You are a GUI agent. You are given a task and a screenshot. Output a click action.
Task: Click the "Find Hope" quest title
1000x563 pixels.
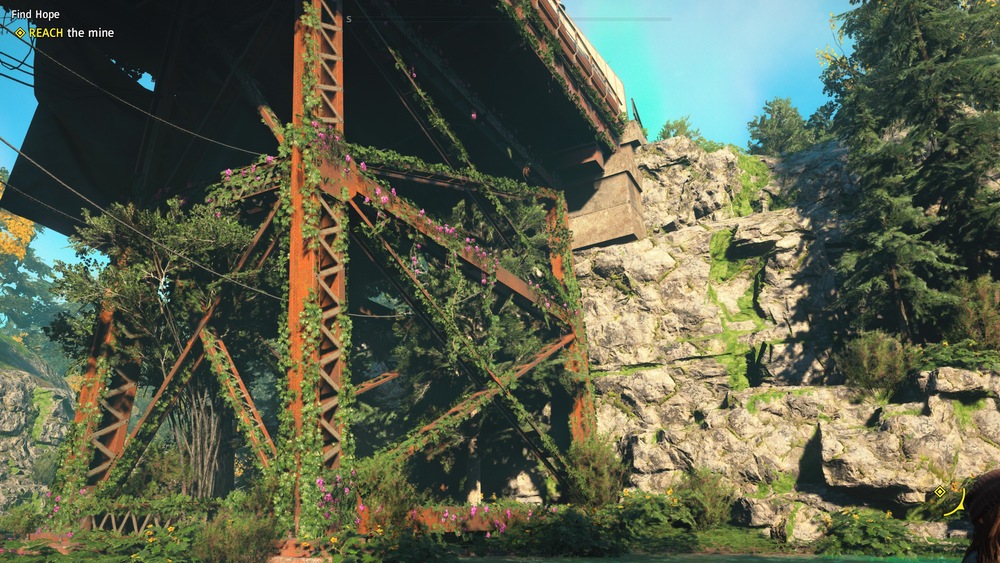(35, 15)
